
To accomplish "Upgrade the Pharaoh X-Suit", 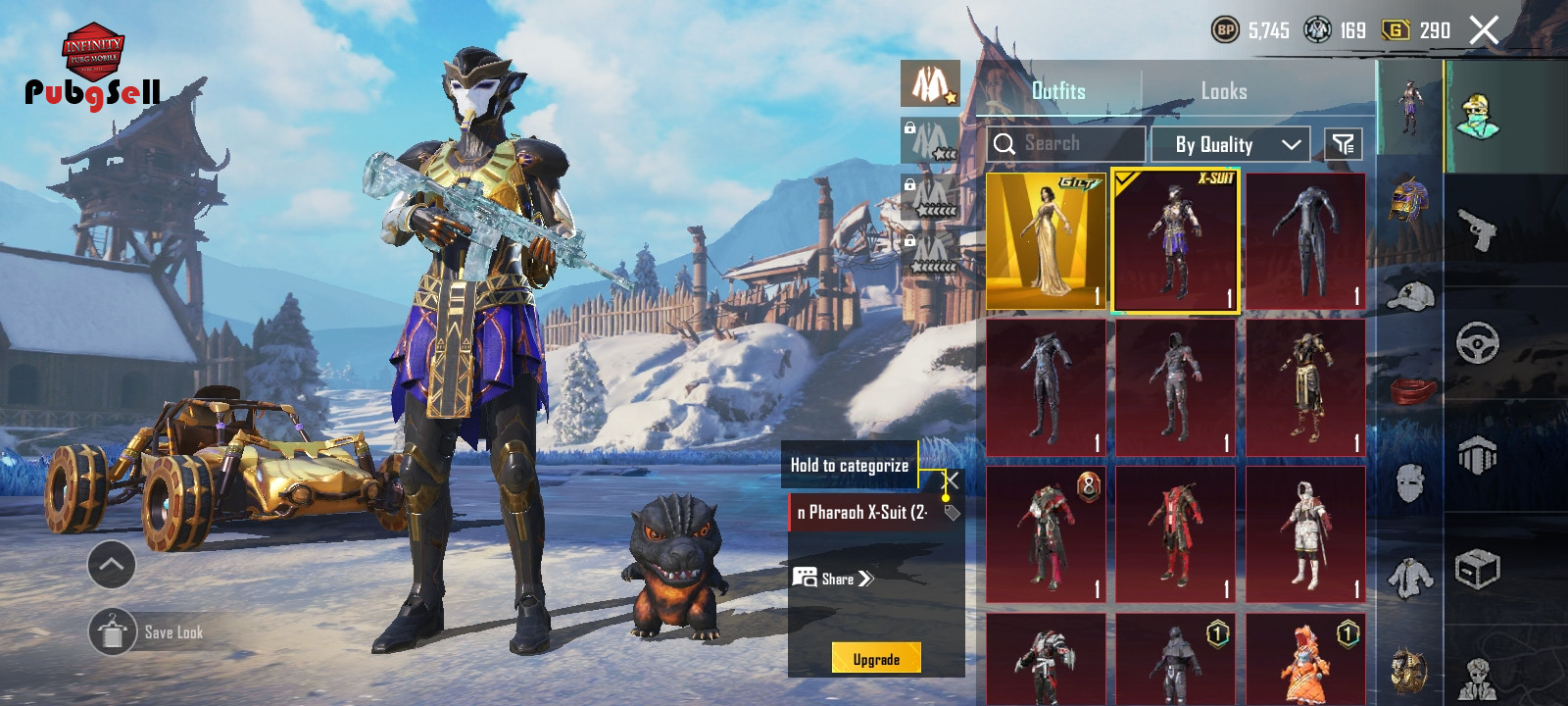I will pyautogui.click(x=876, y=659).
